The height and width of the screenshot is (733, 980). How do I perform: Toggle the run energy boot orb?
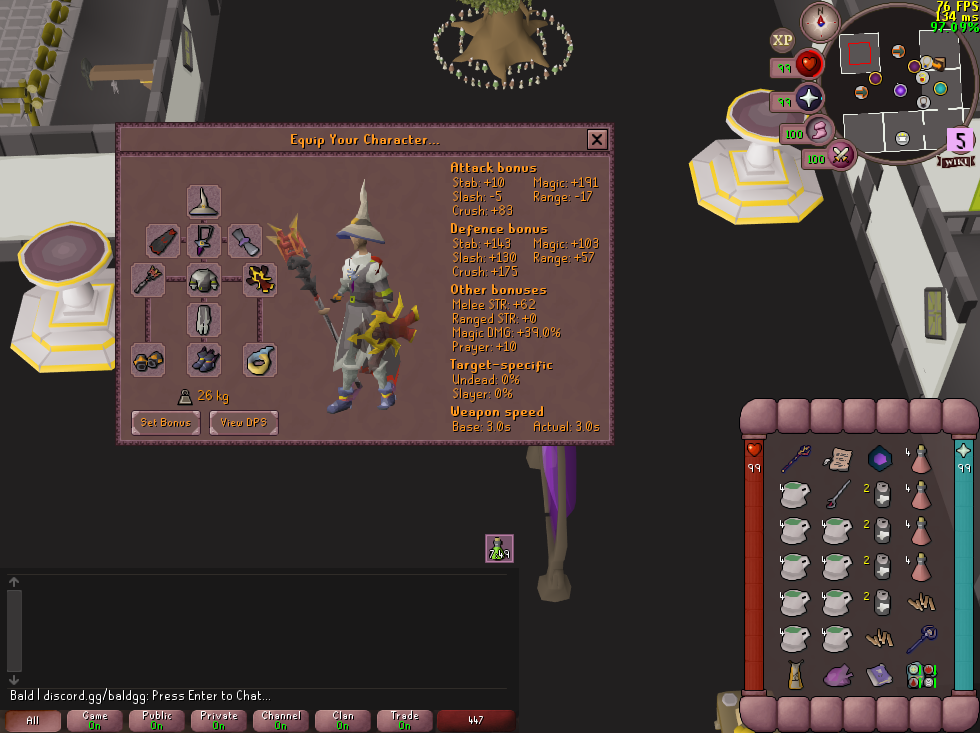pos(820,129)
